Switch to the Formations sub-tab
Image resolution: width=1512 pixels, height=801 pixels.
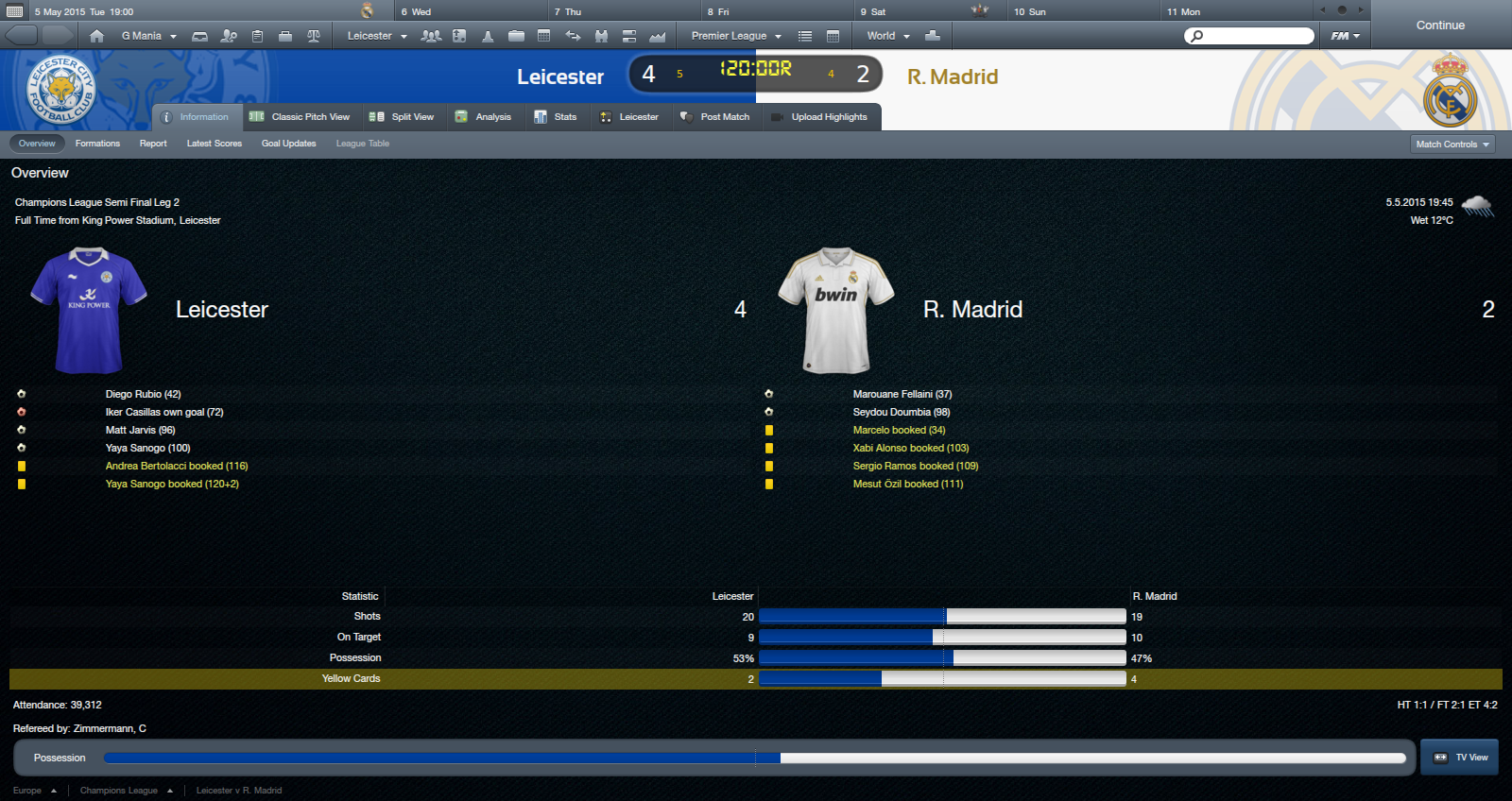[97, 144]
